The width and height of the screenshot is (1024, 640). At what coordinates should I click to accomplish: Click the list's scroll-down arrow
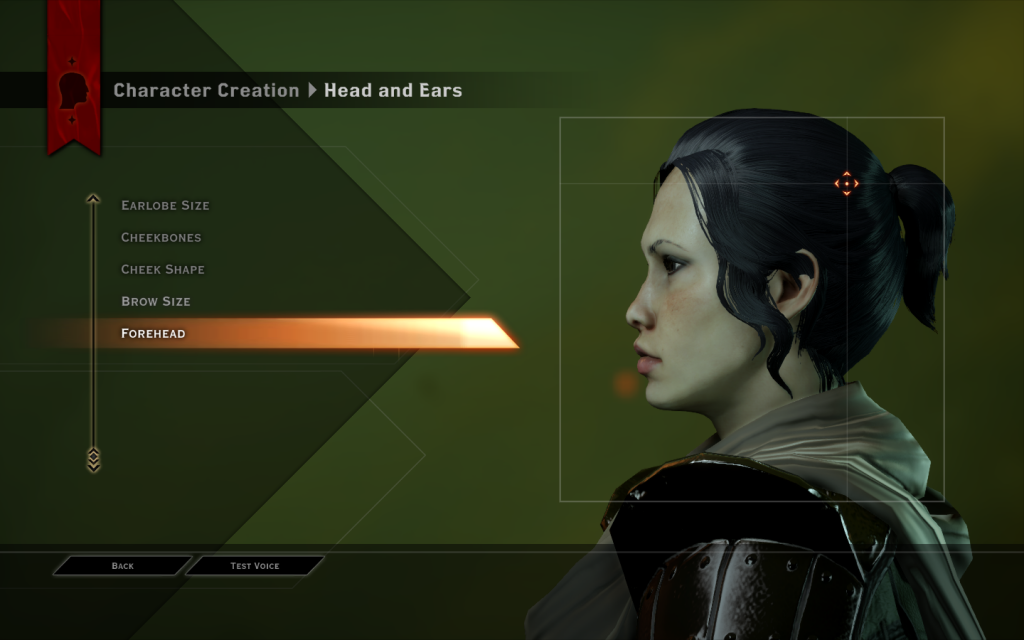click(x=93, y=459)
